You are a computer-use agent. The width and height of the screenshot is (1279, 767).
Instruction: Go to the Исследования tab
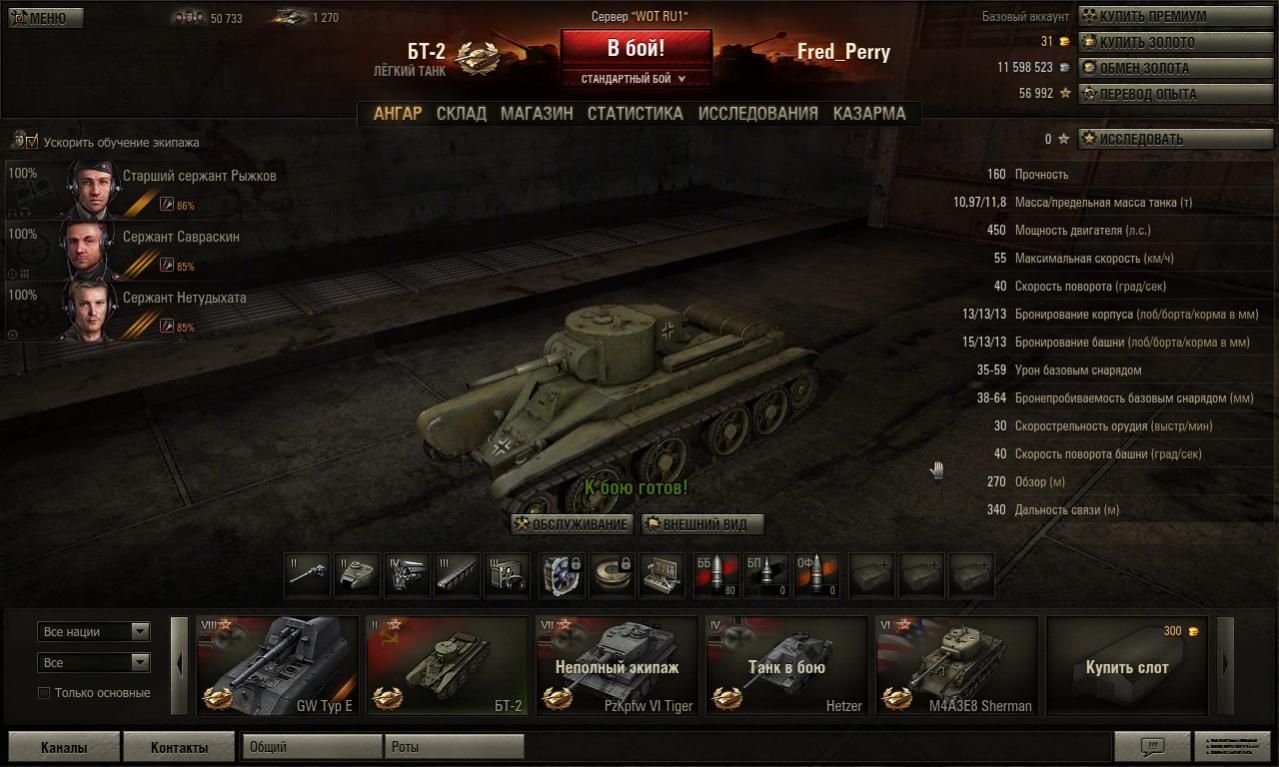(758, 114)
